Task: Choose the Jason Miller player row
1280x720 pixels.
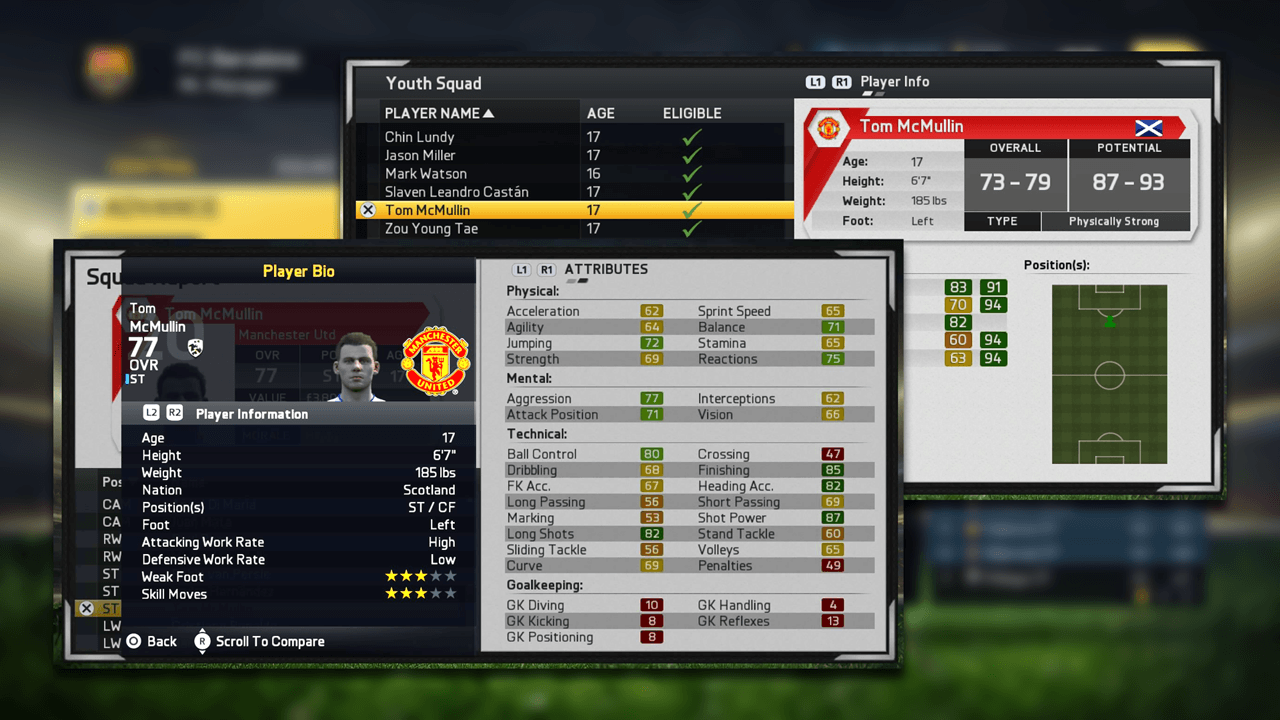Action: click(x=420, y=155)
